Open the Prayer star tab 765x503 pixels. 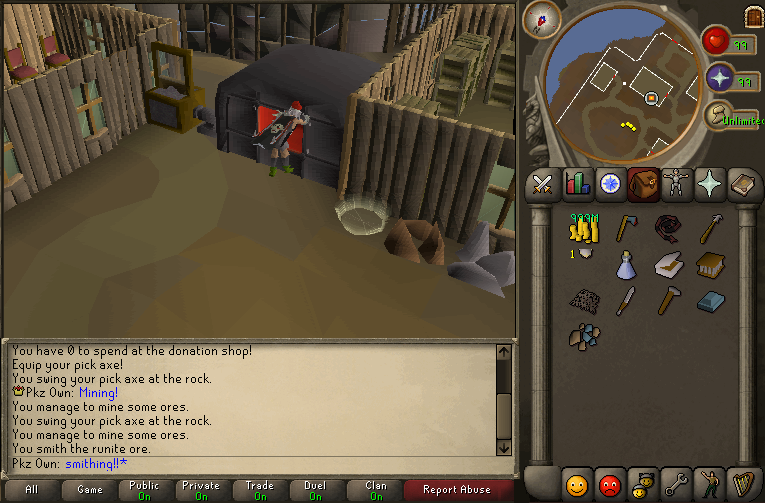(710, 184)
